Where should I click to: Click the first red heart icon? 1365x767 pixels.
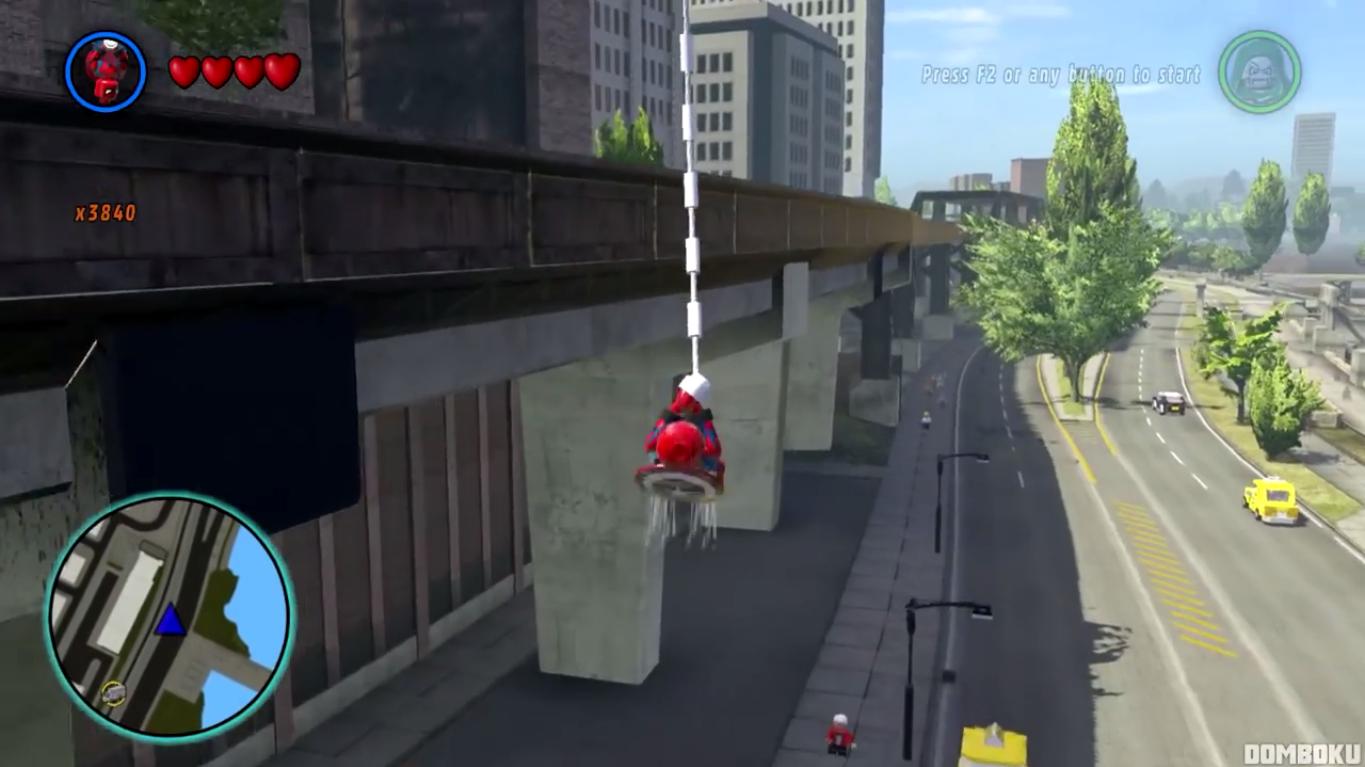point(183,73)
